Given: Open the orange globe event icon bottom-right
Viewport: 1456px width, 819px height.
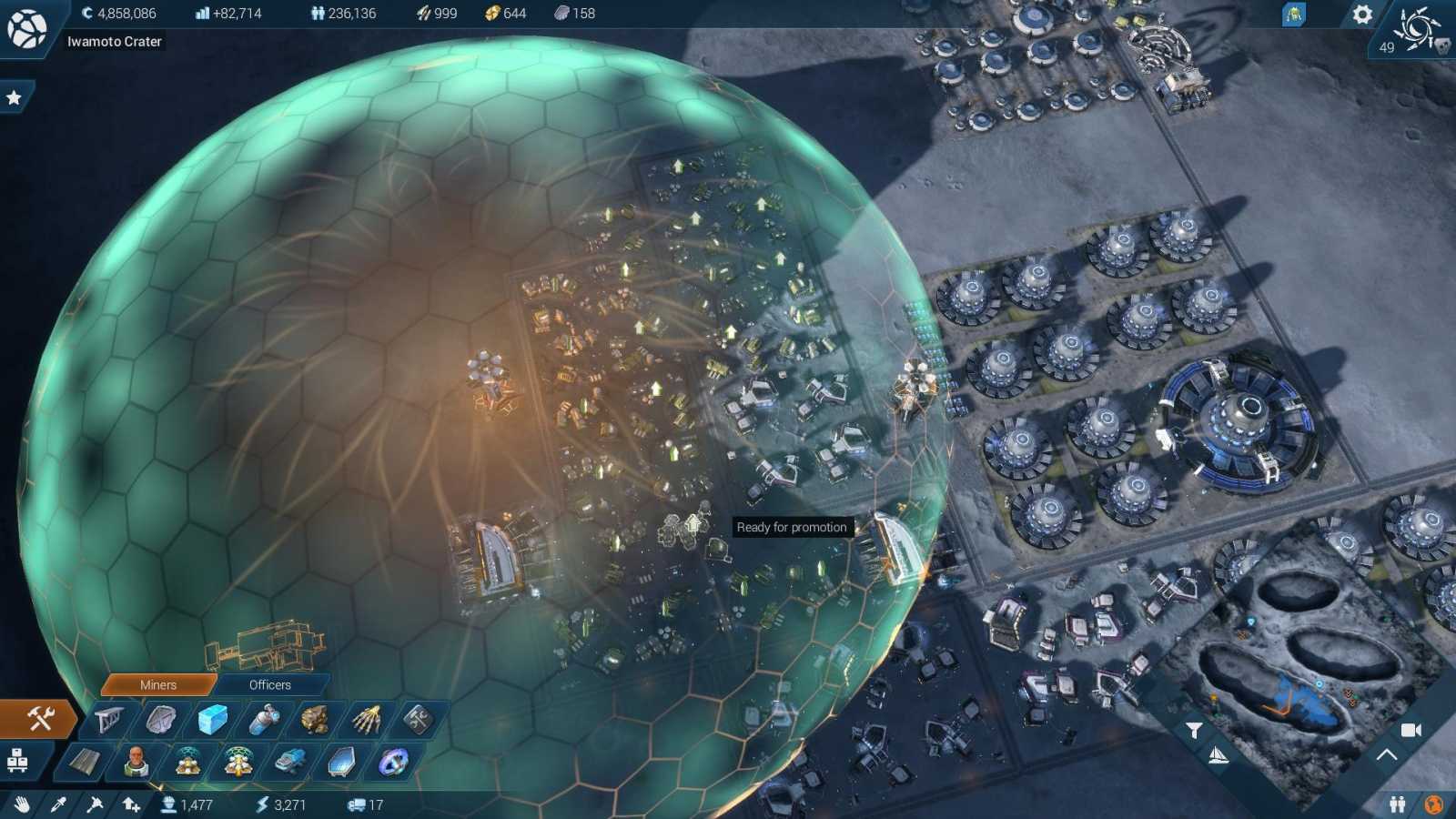Looking at the screenshot, I should [x=1434, y=804].
